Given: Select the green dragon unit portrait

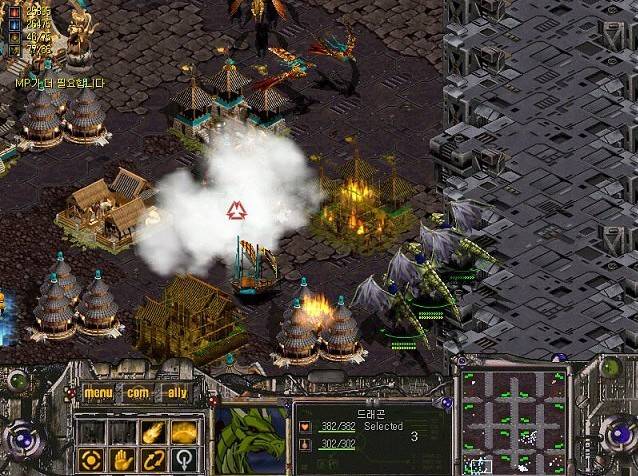Looking at the screenshot, I should 250,436.
